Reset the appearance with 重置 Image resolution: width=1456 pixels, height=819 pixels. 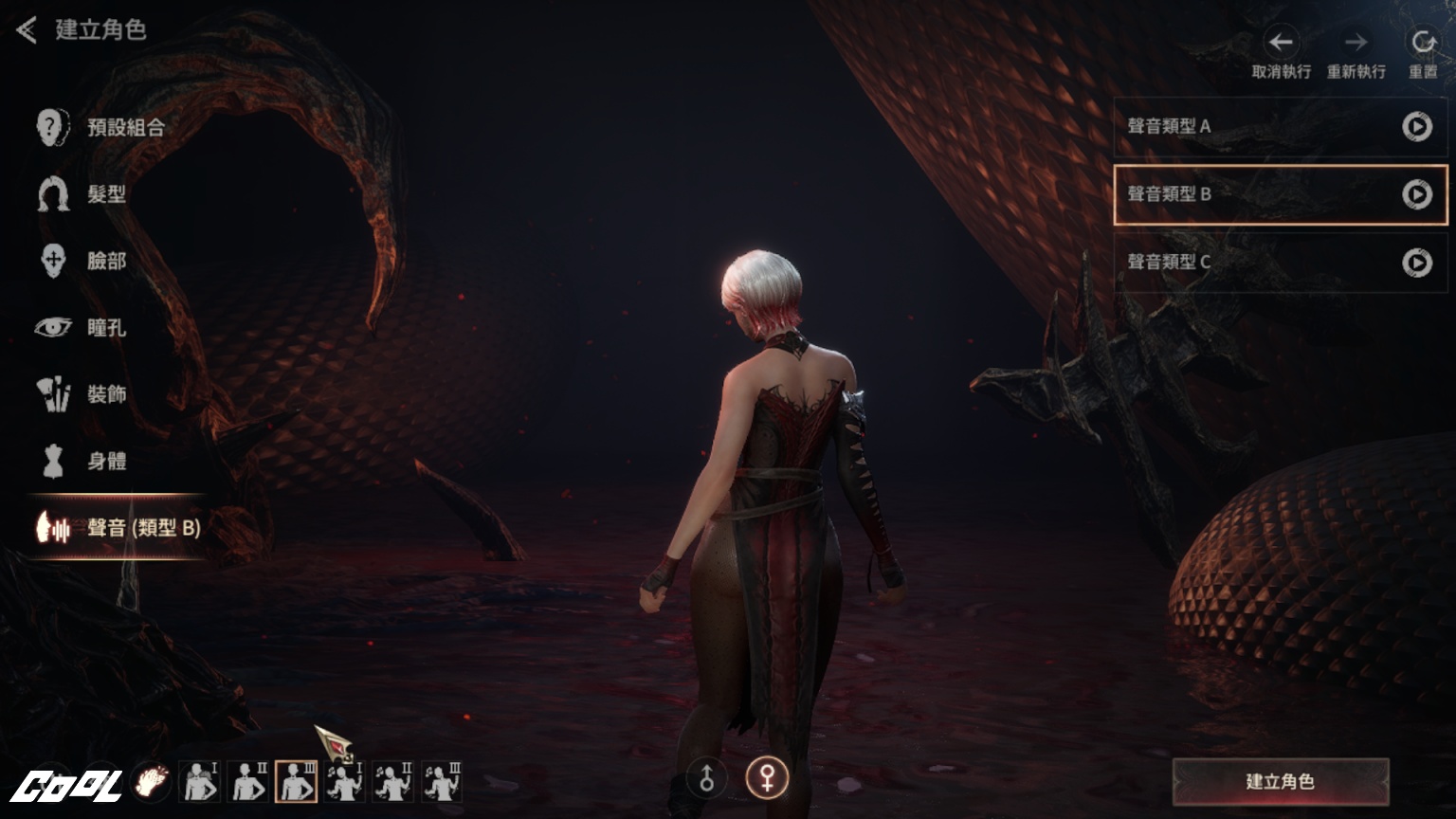1422,43
